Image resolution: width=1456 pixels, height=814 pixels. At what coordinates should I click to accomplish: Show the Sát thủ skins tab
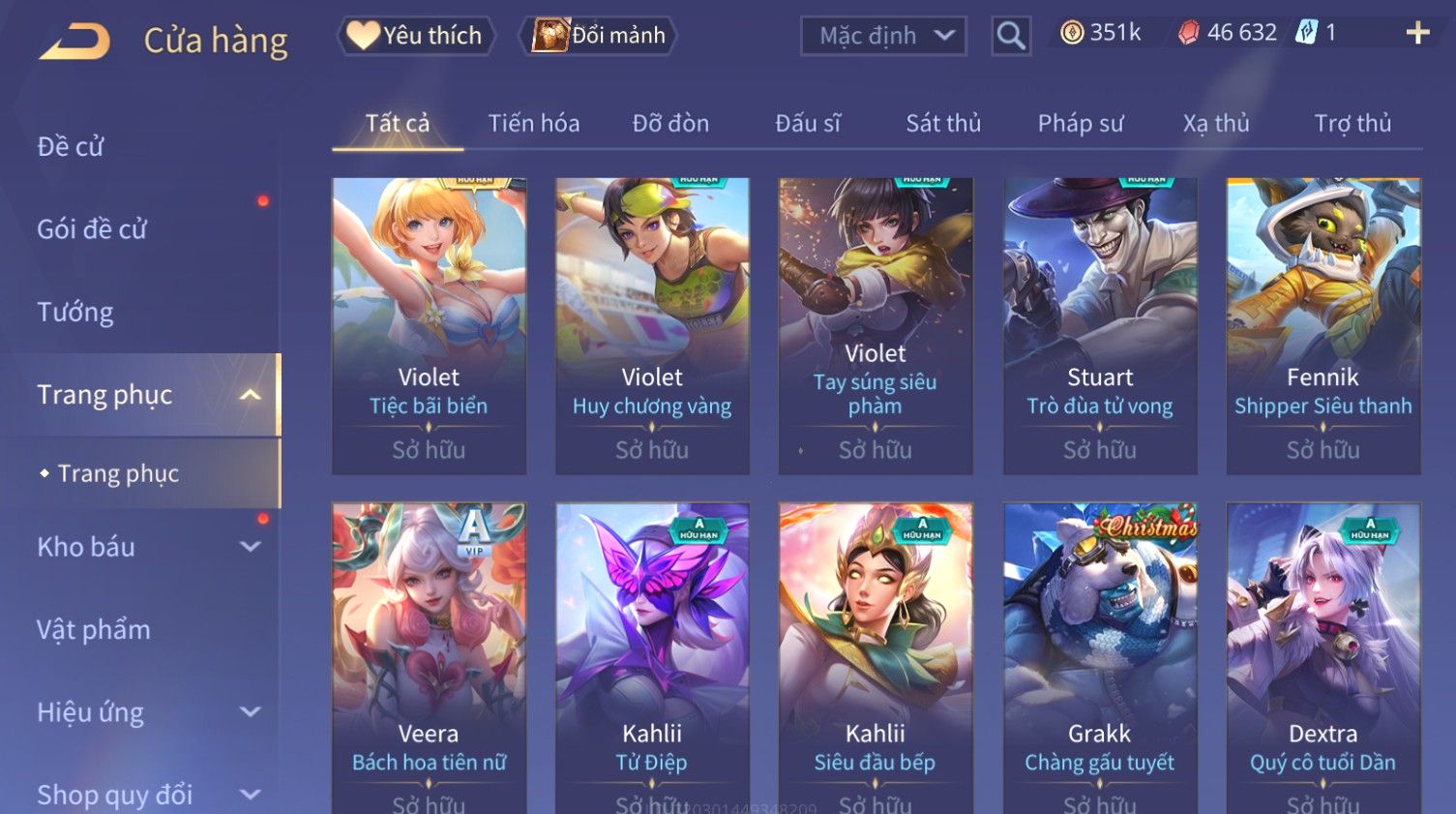click(x=943, y=124)
